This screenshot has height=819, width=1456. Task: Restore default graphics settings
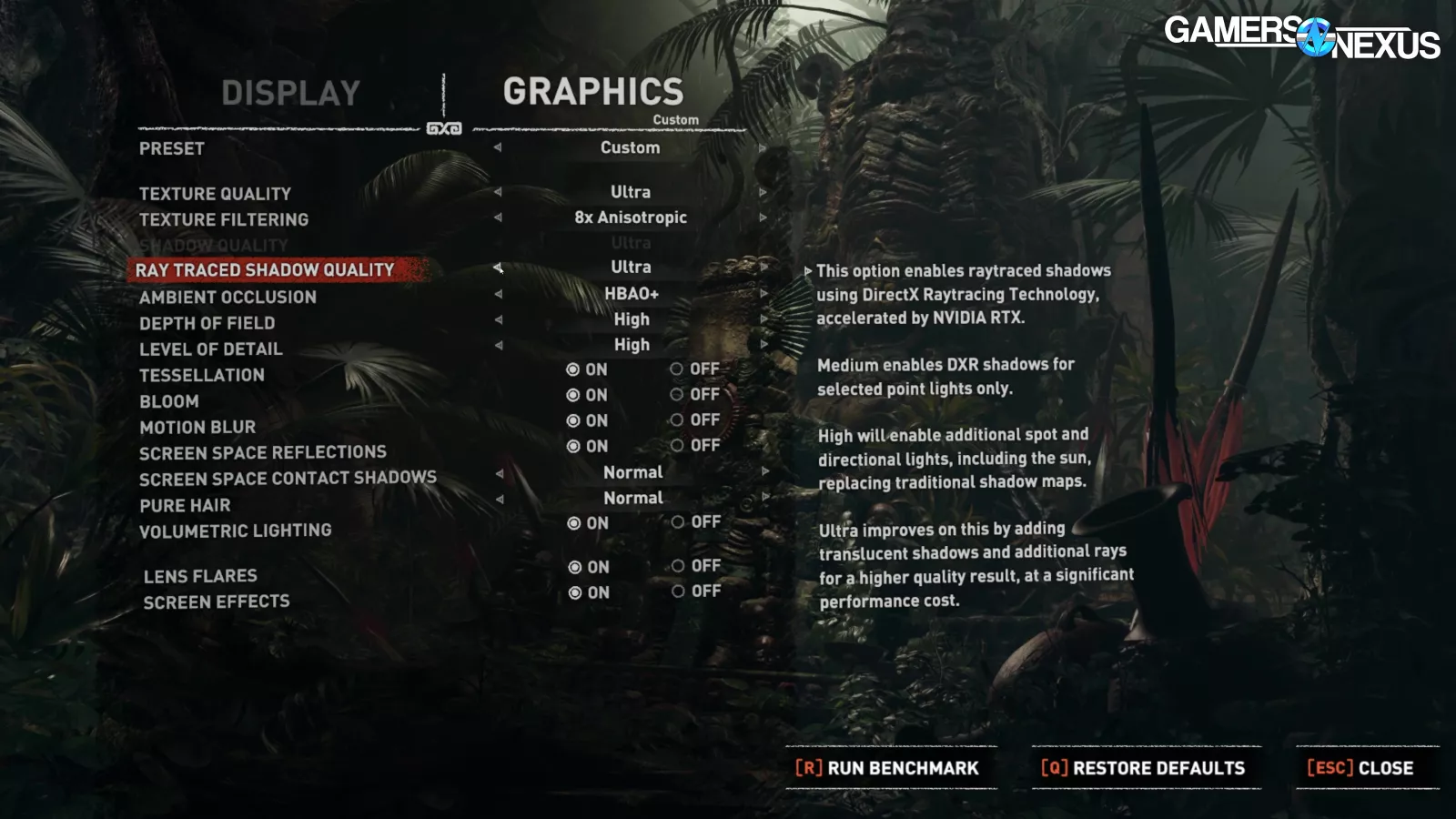tap(1143, 768)
